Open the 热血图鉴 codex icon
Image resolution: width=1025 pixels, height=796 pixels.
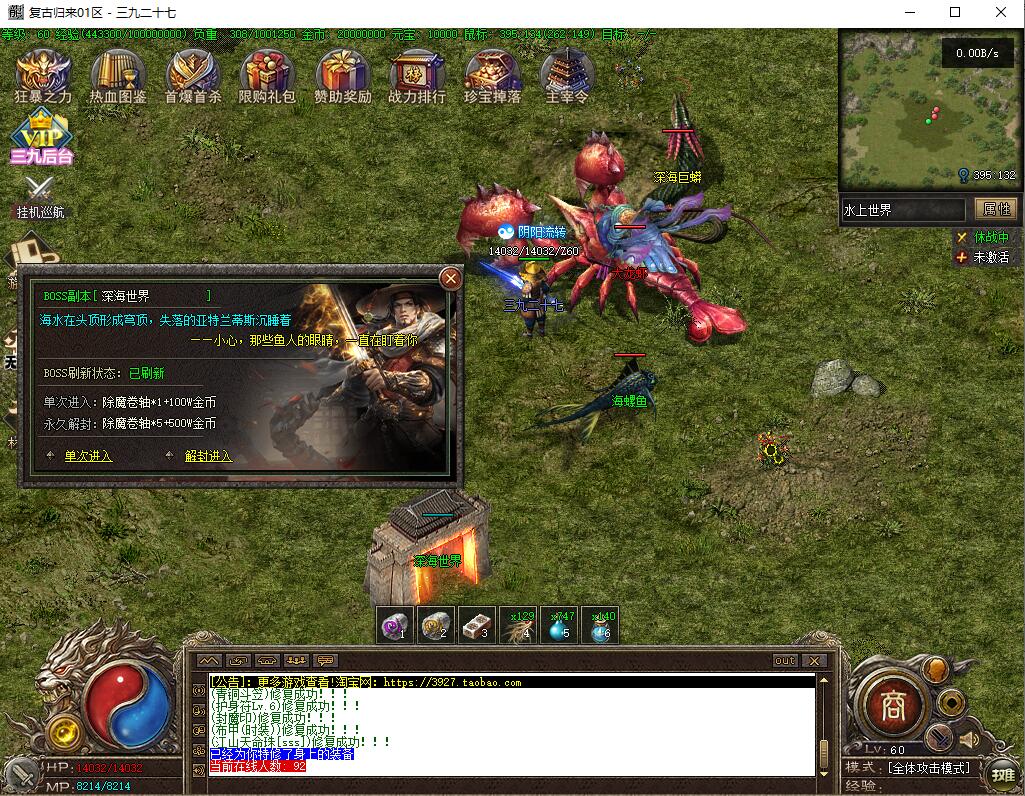coord(118,73)
